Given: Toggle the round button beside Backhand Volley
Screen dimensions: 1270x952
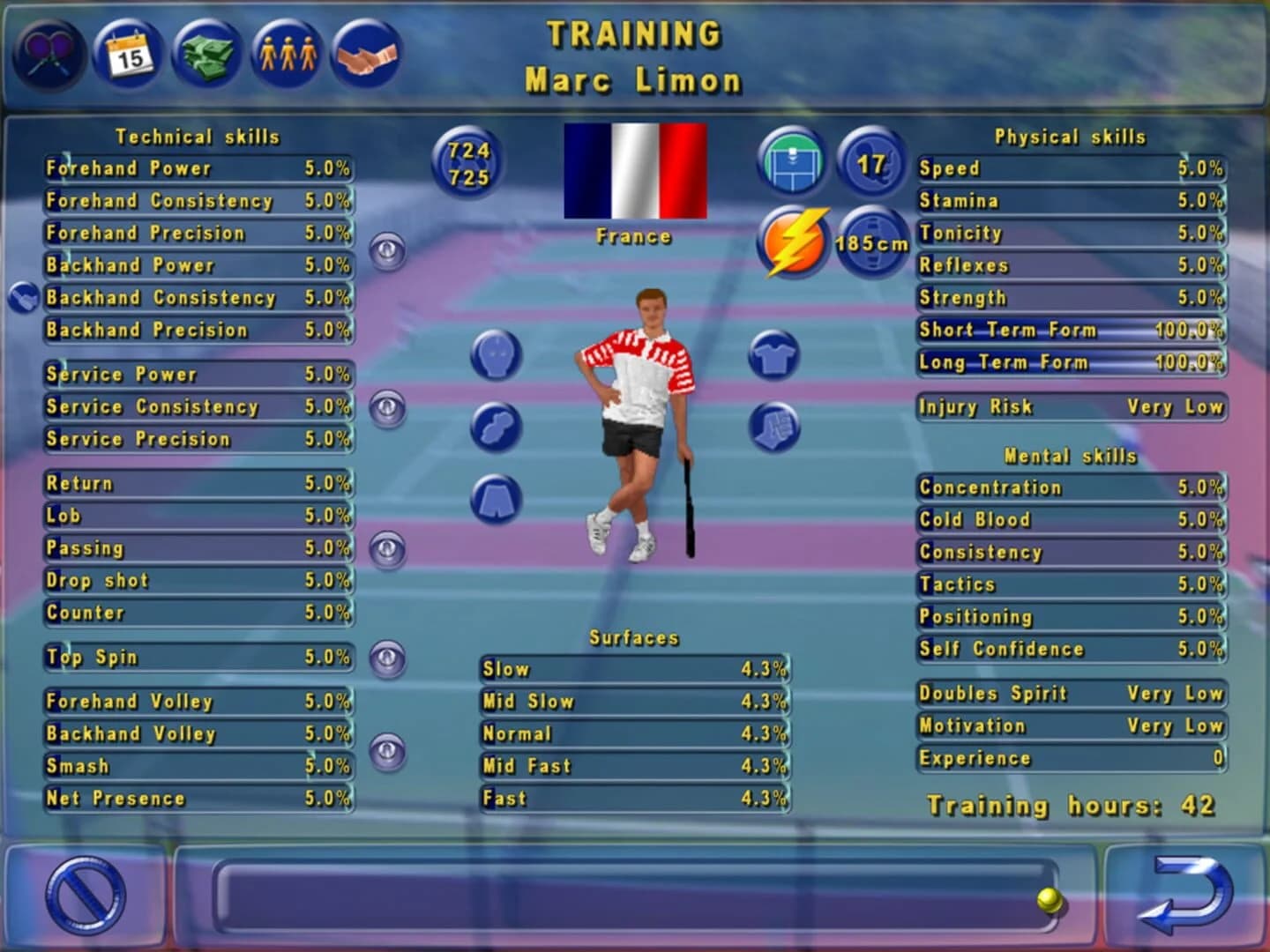Looking at the screenshot, I should coord(388,750).
